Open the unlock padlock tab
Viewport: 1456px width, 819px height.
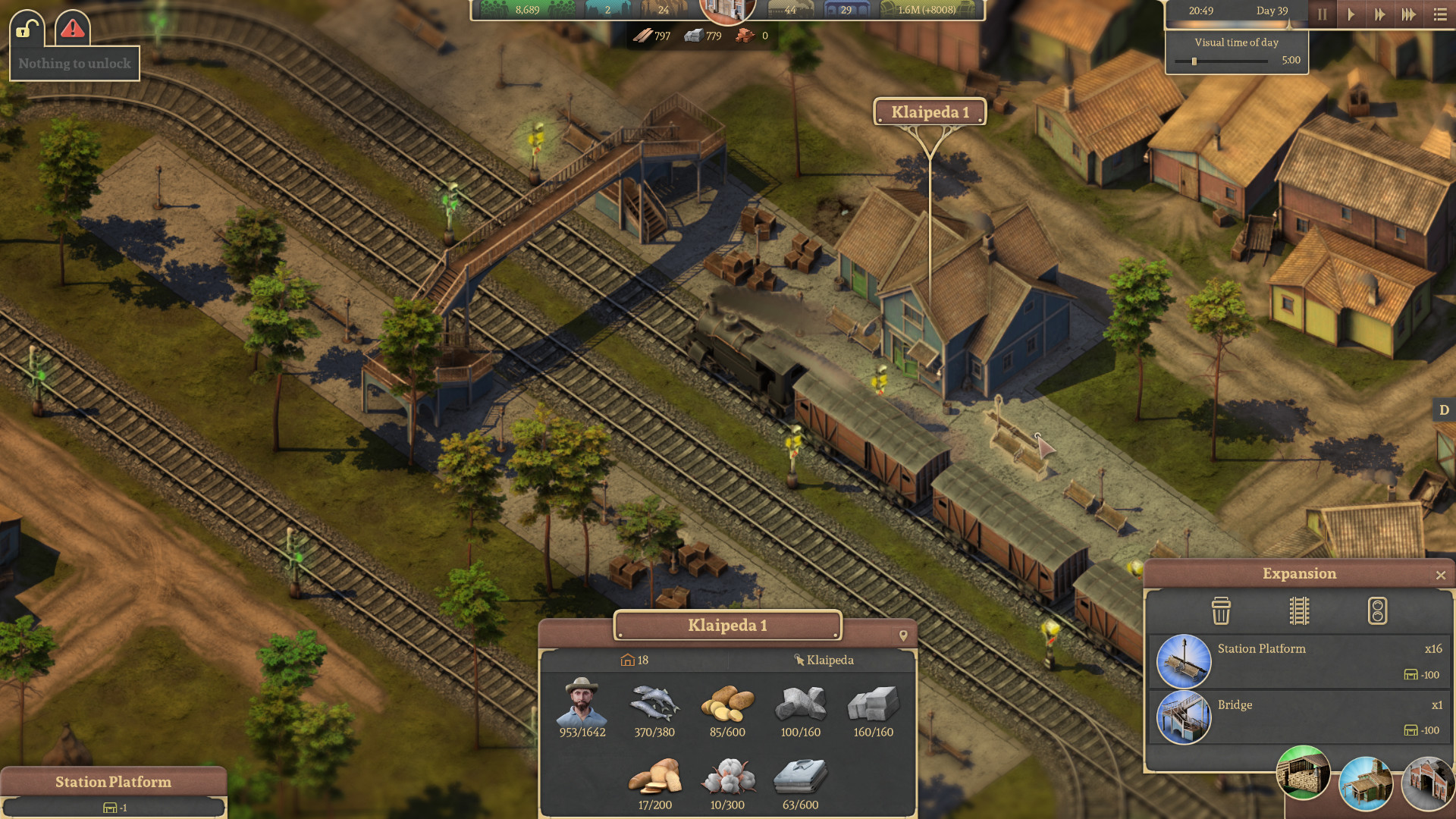27,29
